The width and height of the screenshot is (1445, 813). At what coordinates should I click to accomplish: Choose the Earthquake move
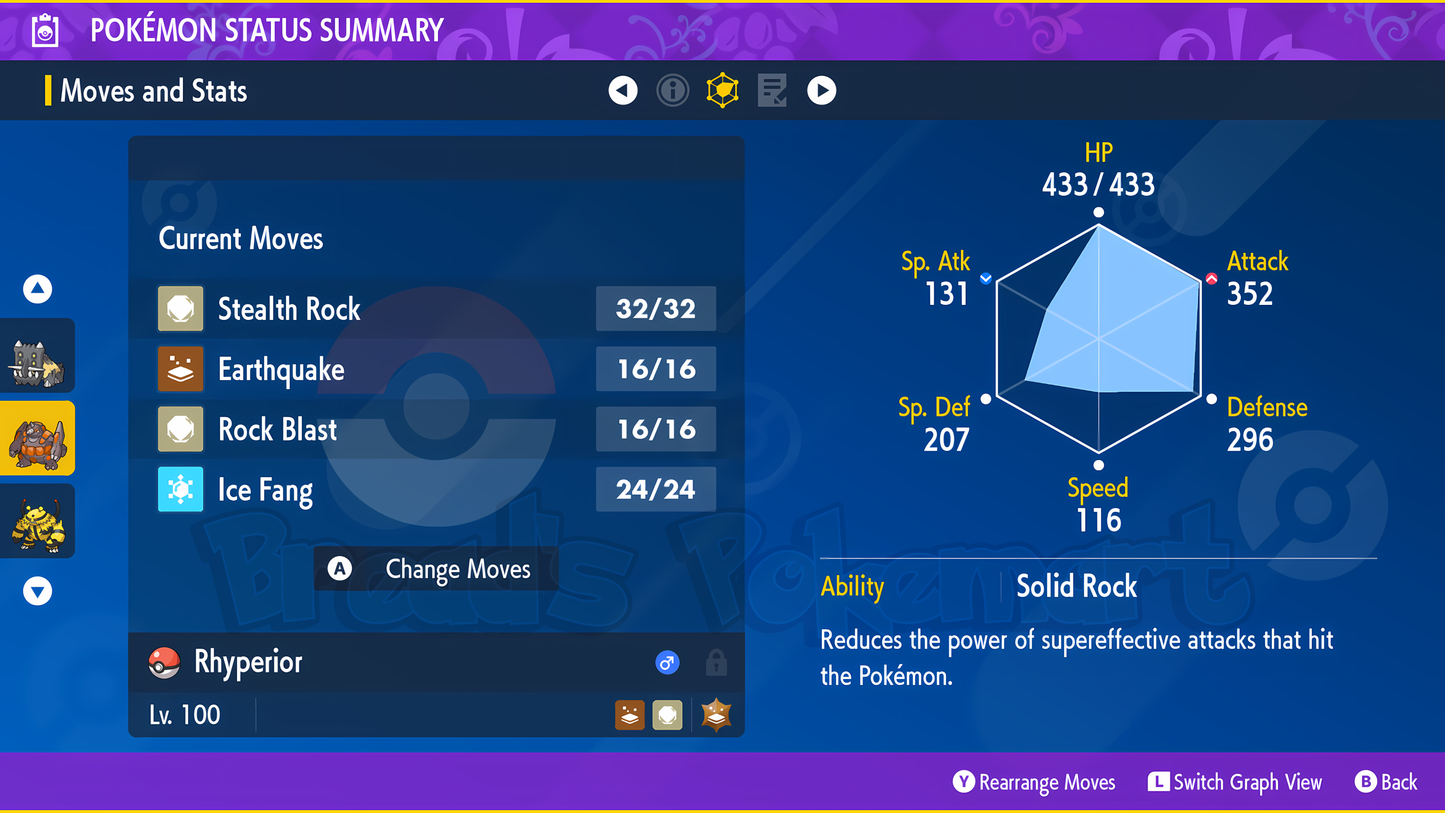[x=436, y=370]
